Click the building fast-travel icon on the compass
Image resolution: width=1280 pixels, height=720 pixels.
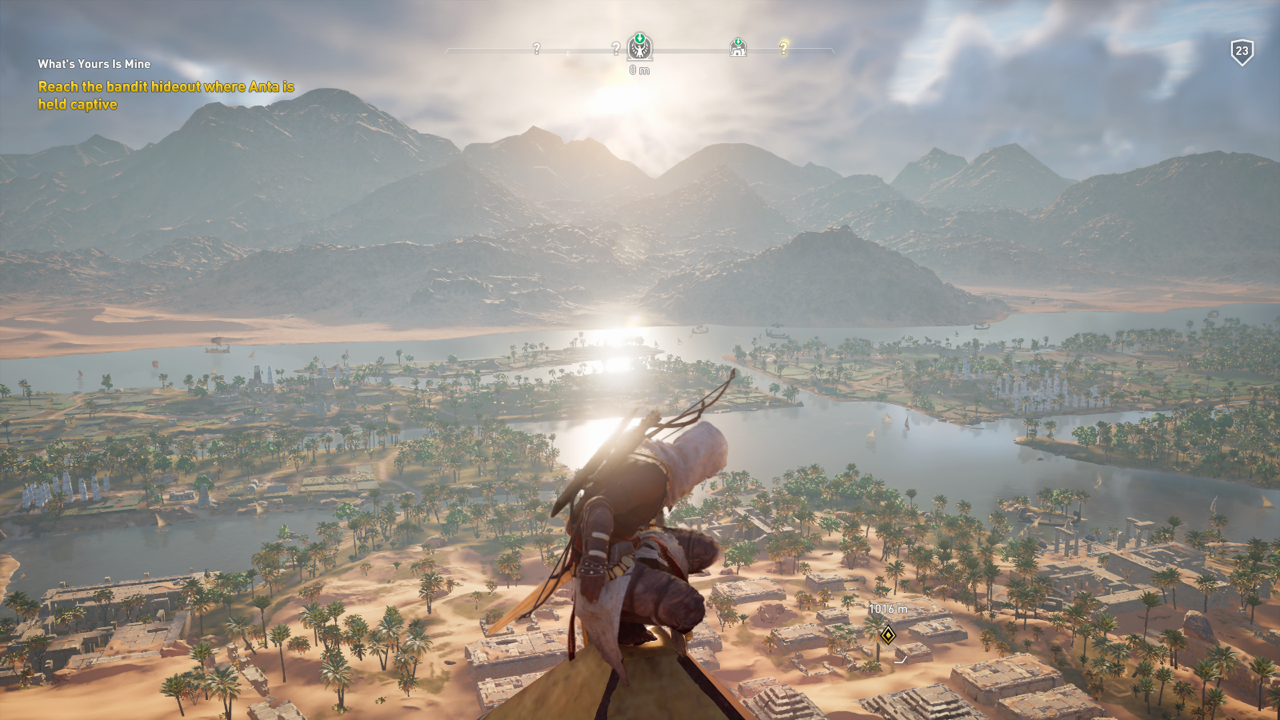738,47
